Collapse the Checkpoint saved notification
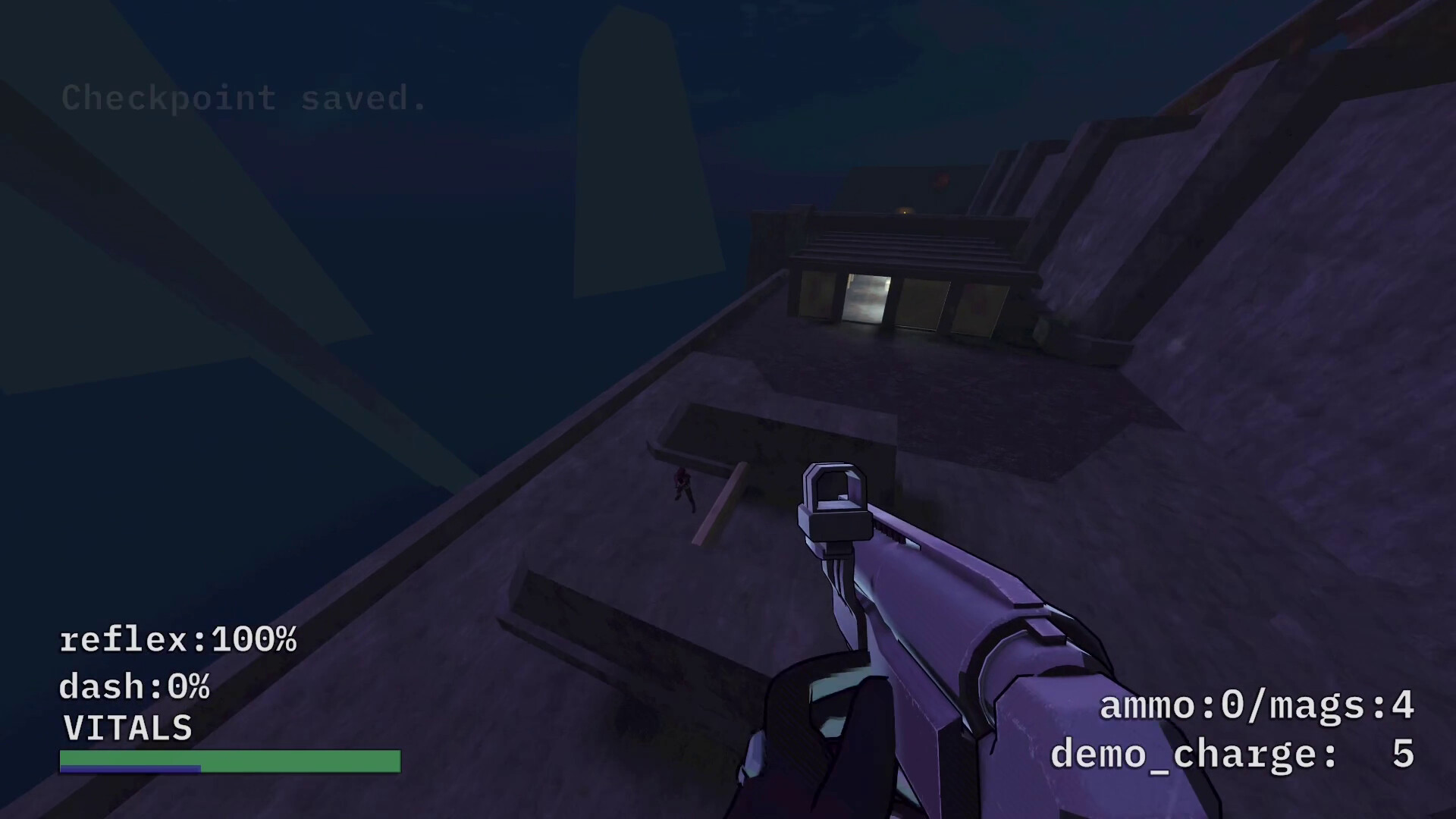Viewport: 1456px width, 819px height. [243, 99]
